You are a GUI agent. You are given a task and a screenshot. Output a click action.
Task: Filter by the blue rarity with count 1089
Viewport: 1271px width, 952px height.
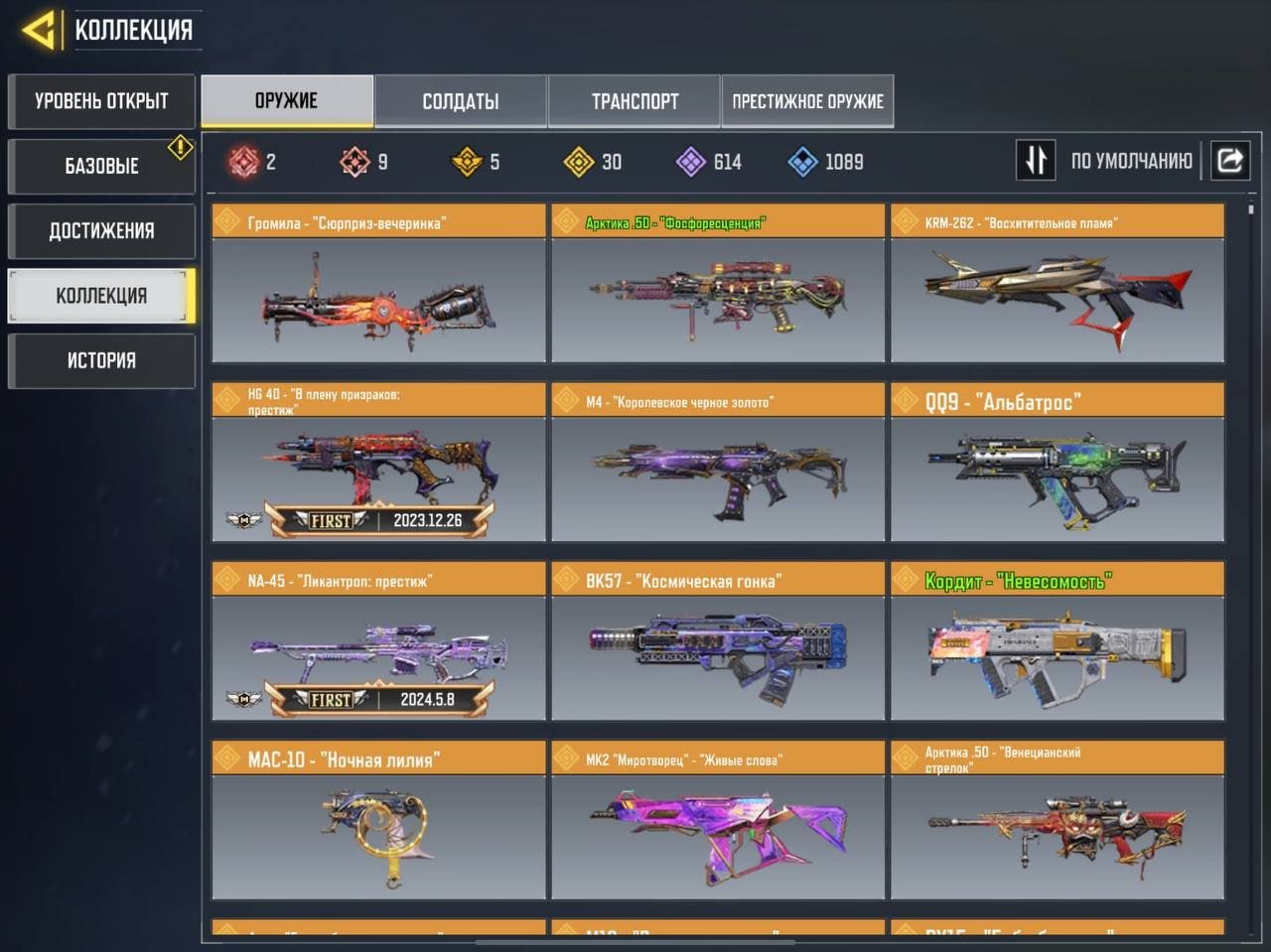coord(825,162)
